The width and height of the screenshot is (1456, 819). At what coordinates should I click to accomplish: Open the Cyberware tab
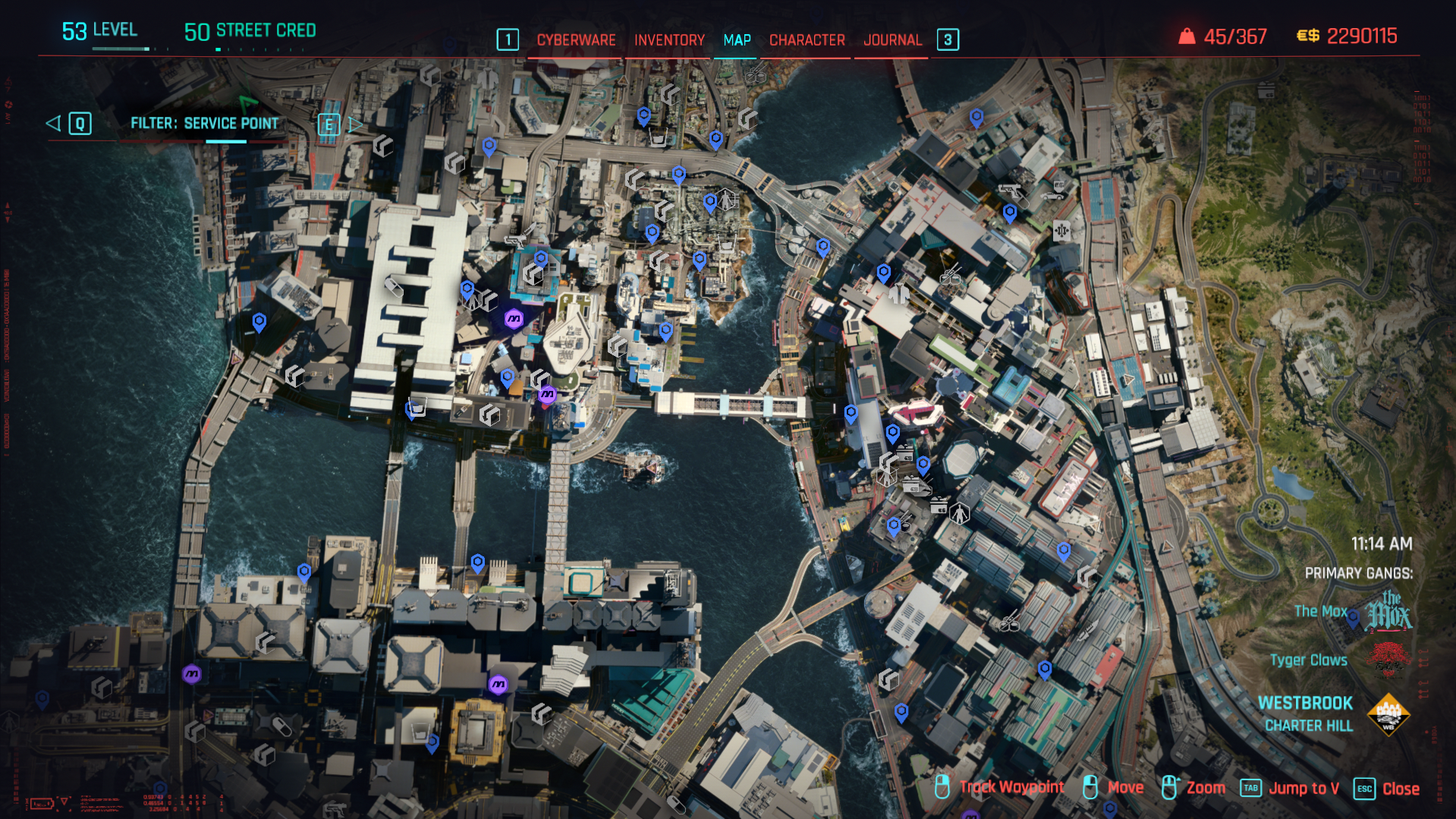click(576, 40)
